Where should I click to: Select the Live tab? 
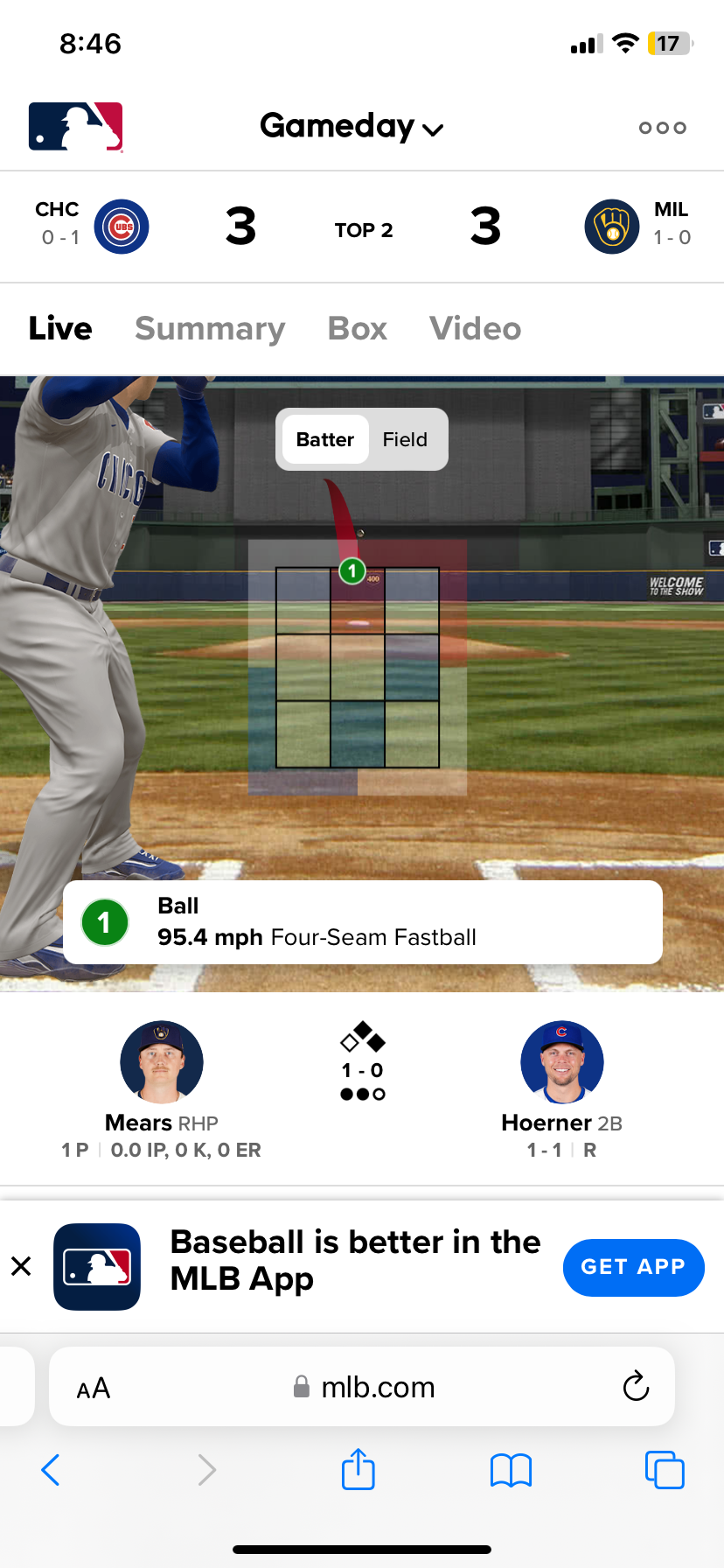(60, 328)
